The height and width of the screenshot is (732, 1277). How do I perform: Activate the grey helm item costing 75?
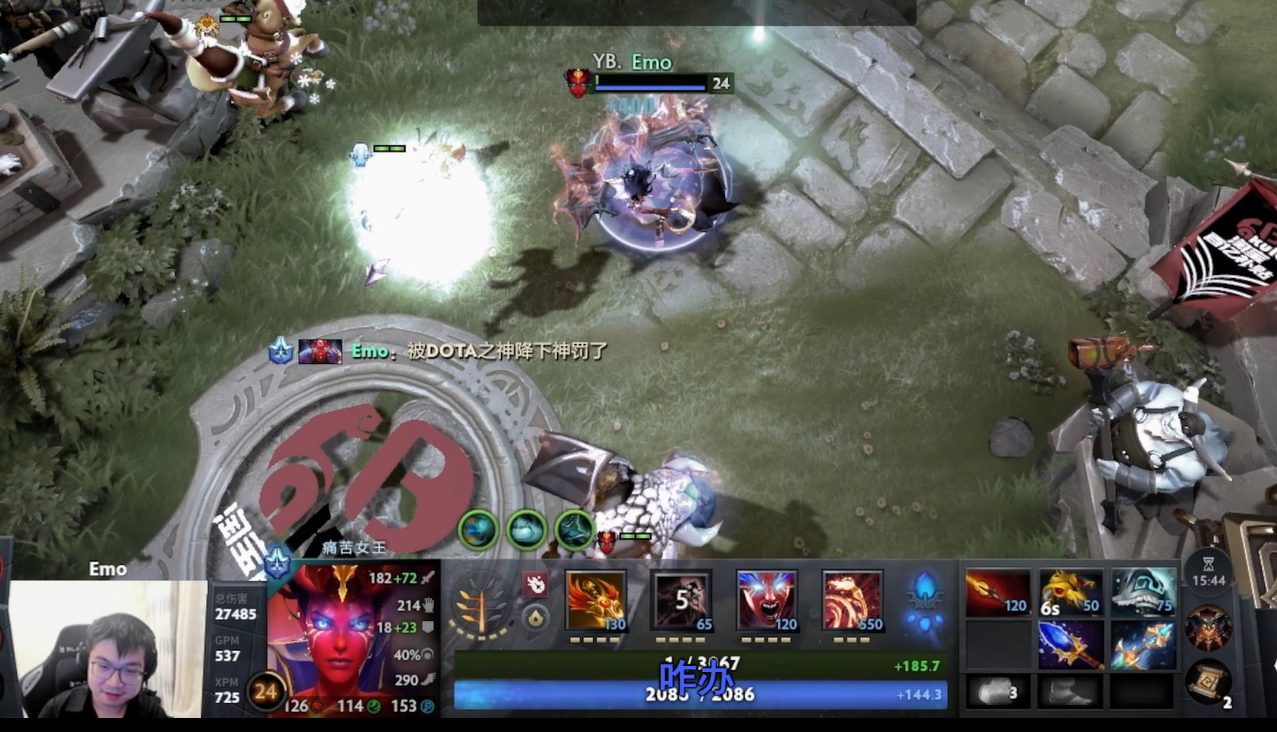pos(1143,593)
